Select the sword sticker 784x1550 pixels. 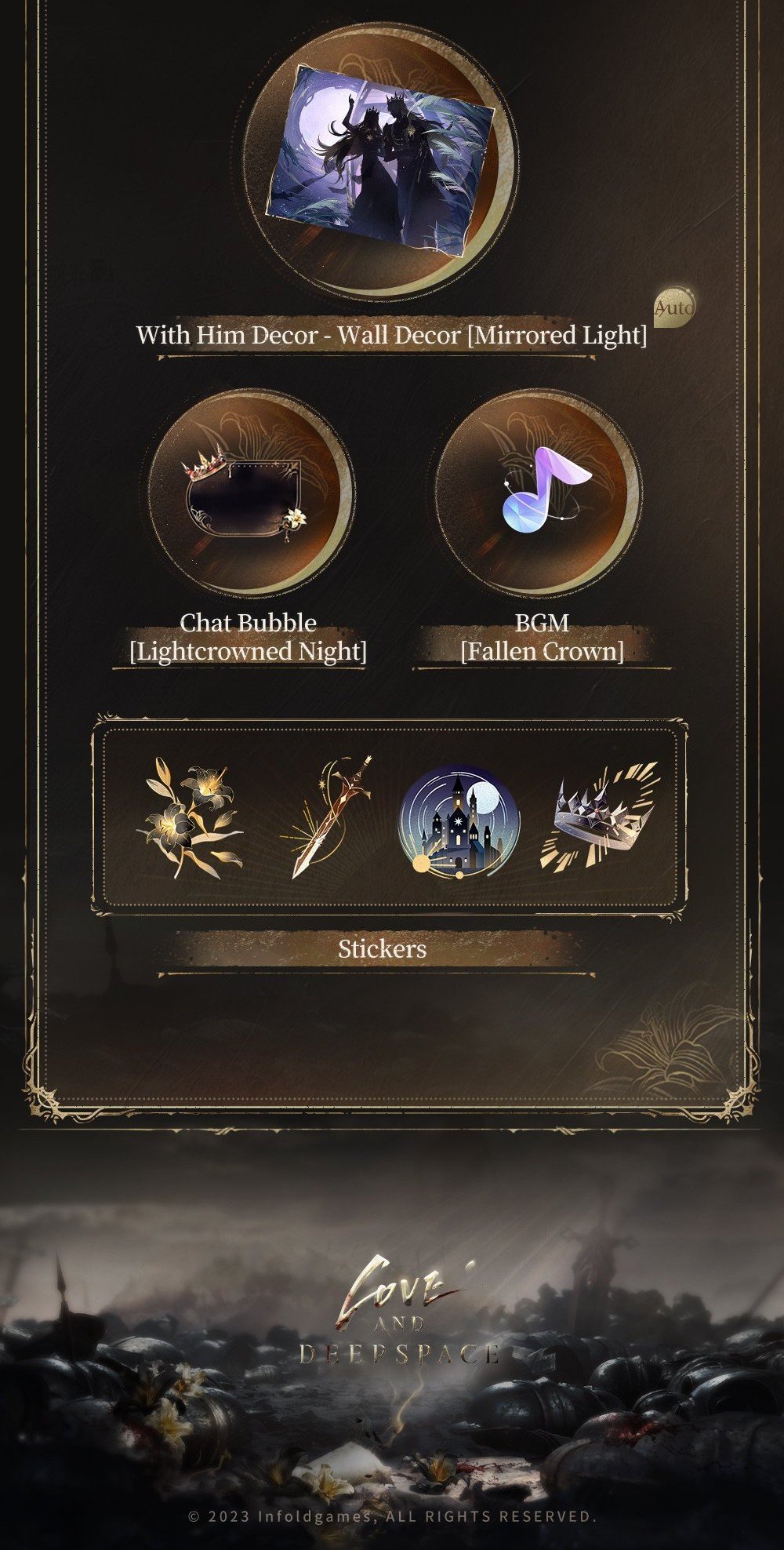pos(326,817)
